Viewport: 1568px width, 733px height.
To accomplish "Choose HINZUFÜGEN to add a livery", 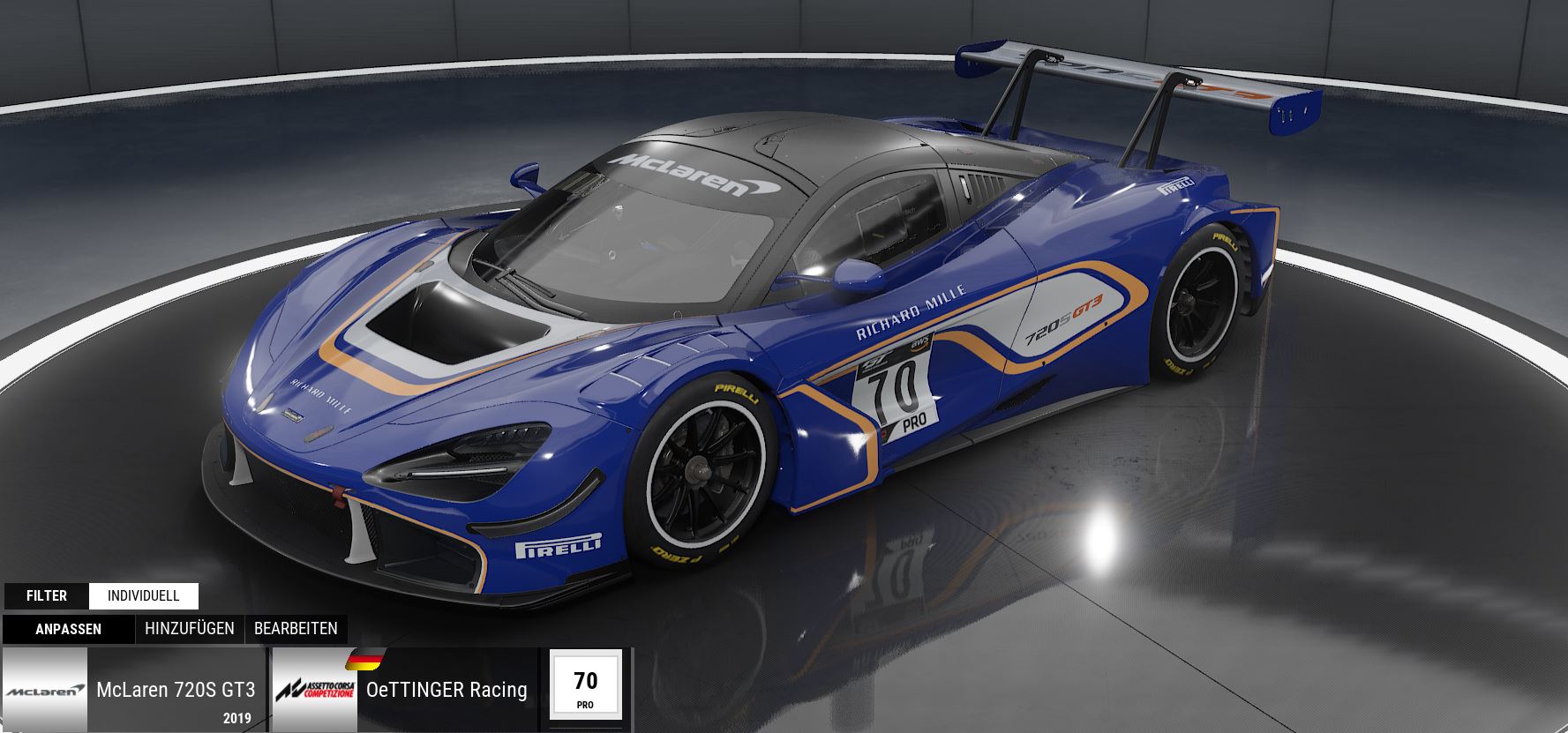I will [190, 629].
